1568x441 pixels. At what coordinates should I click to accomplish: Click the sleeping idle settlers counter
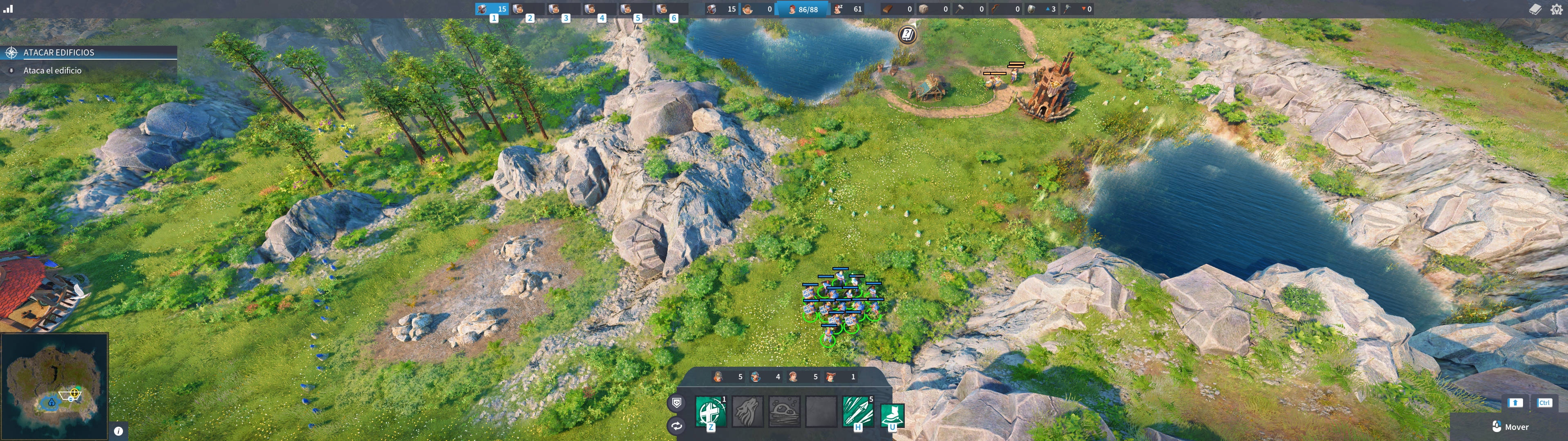pyautogui.click(x=847, y=9)
